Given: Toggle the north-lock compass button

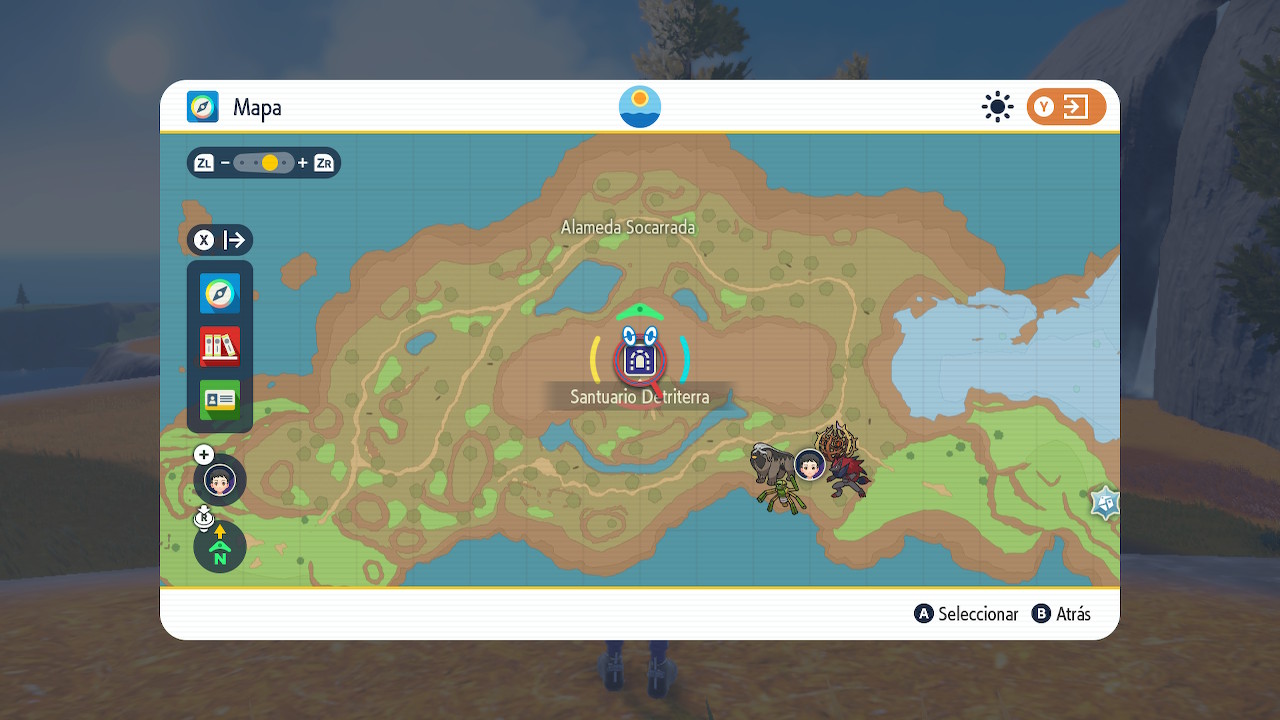Looking at the screenshot, I should [x=220, y=547].
